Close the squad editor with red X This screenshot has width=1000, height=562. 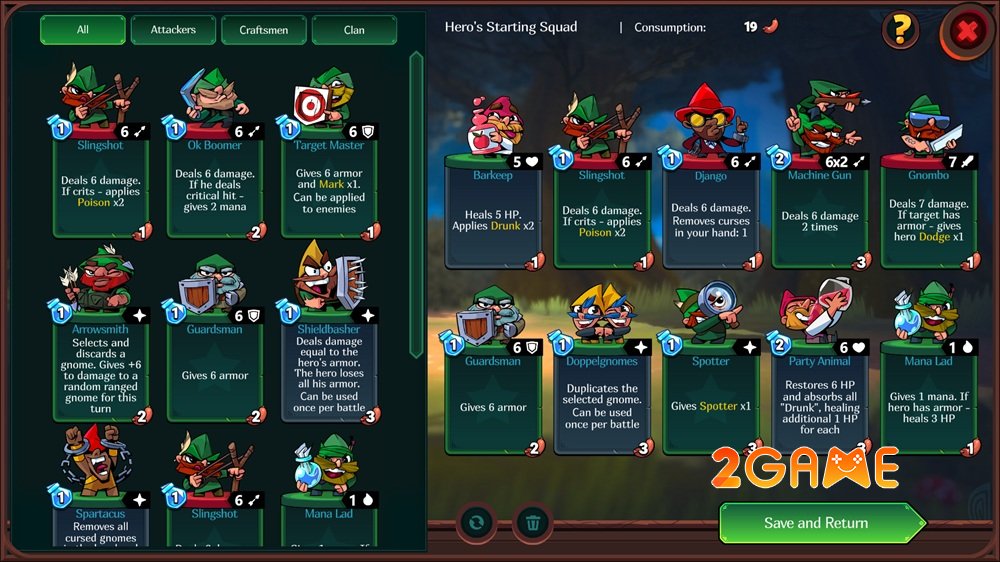pos(966,32)
